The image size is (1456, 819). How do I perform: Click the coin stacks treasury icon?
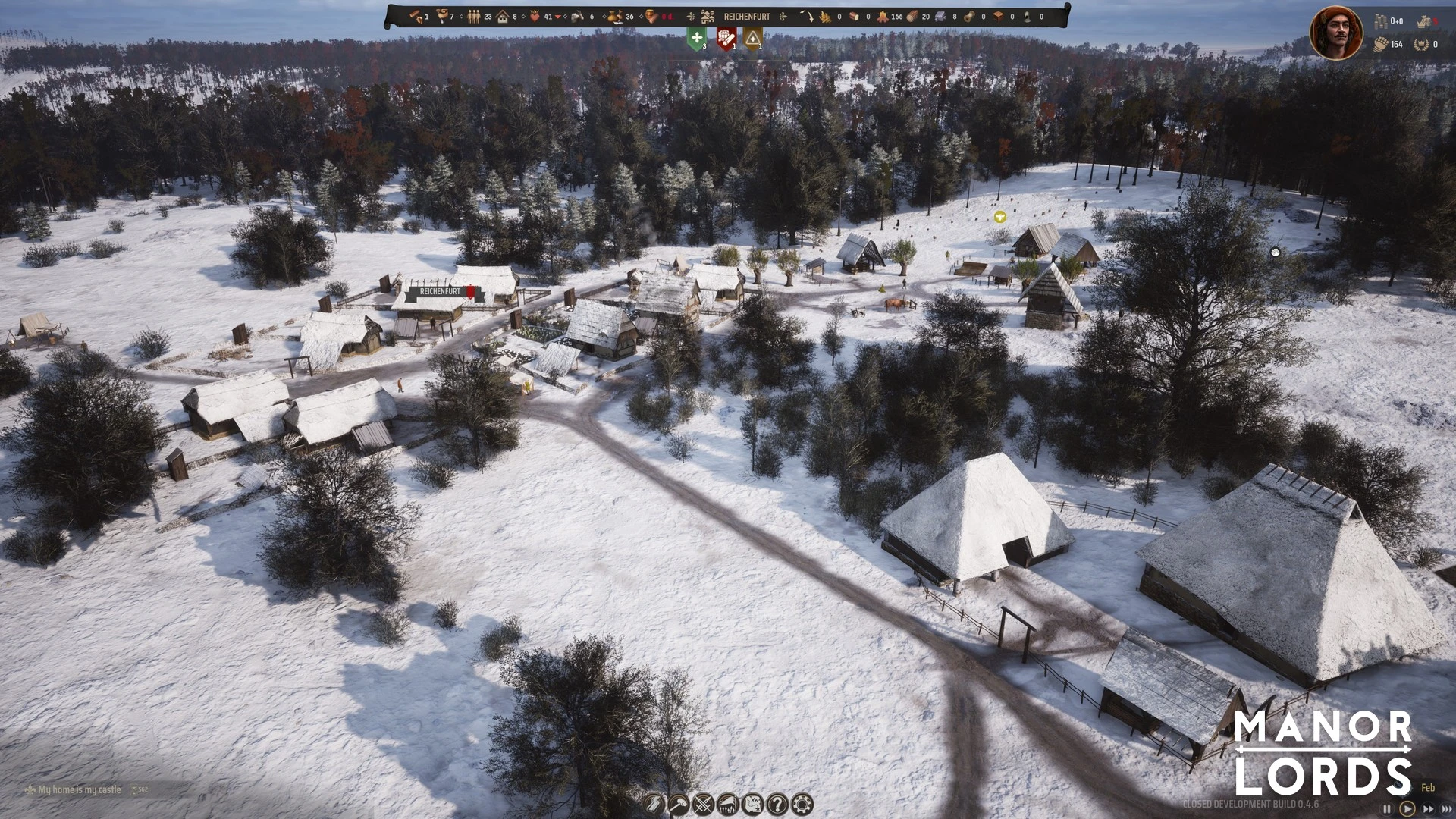(1381, 21)
